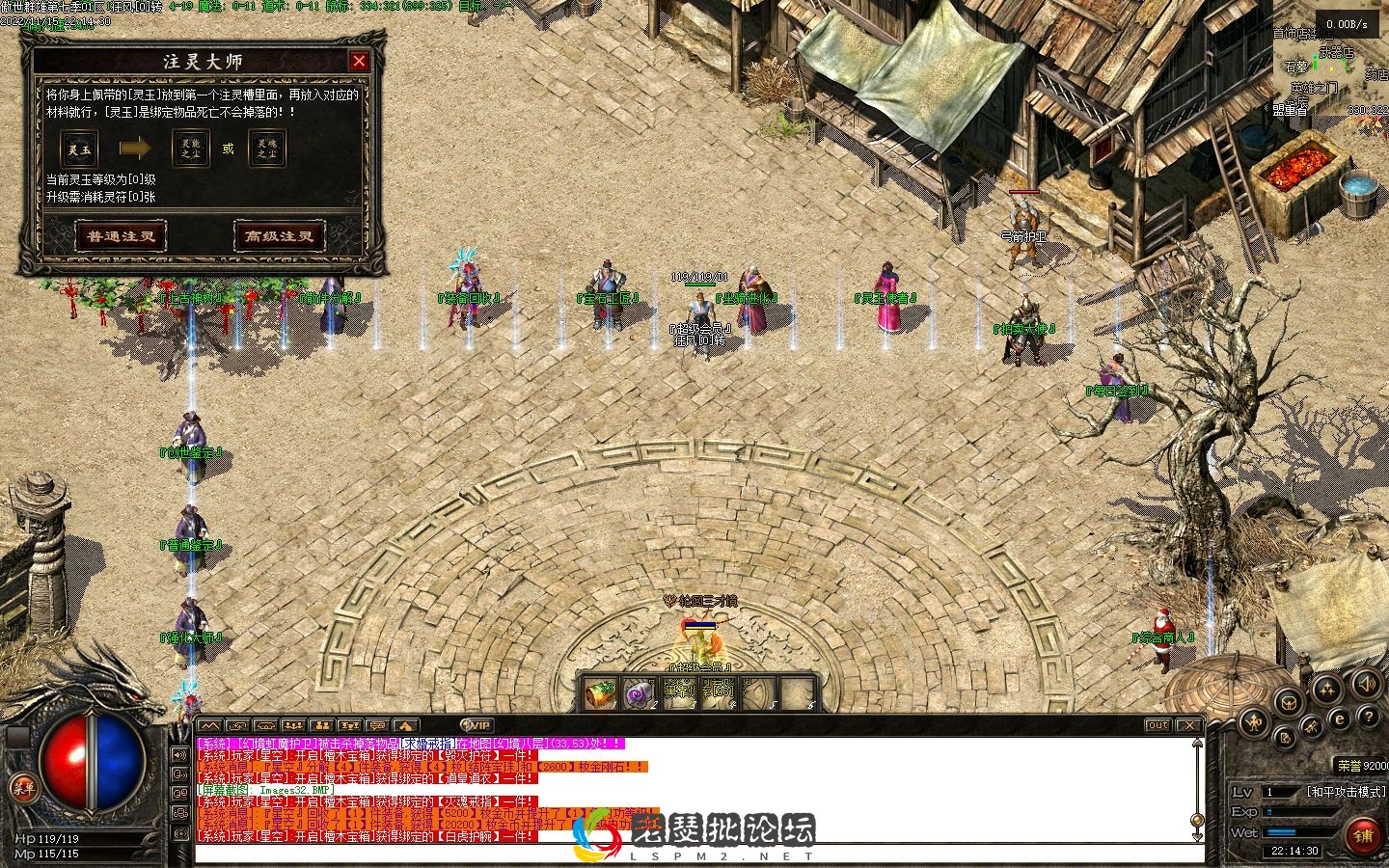The image size is (1389, 868).
Task: Open the bag chest orb icon
Action: pos(1289,703)
